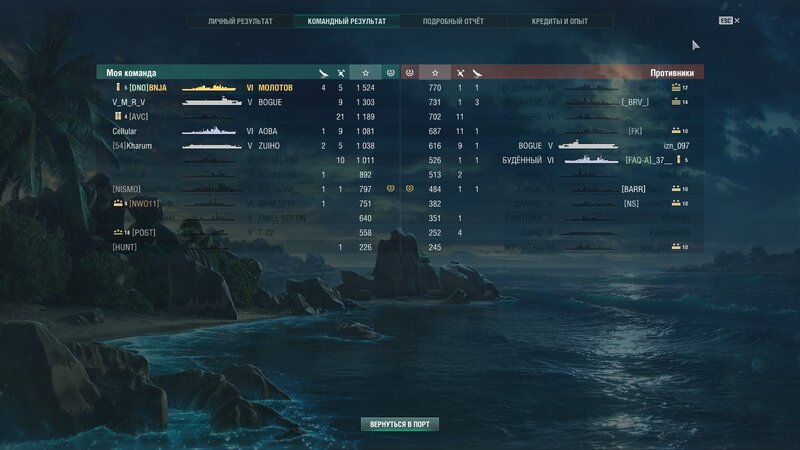Select the Командный результат tab
The width and height of the screenshot is (800, 450).
pyautogui.click(x=346, y=20)
